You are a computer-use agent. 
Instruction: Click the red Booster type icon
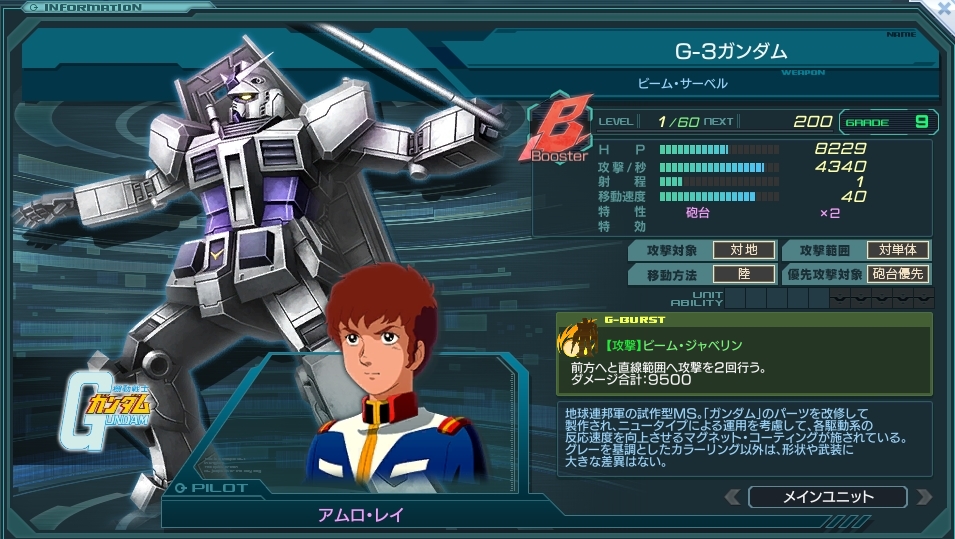(x=556, y=129)
